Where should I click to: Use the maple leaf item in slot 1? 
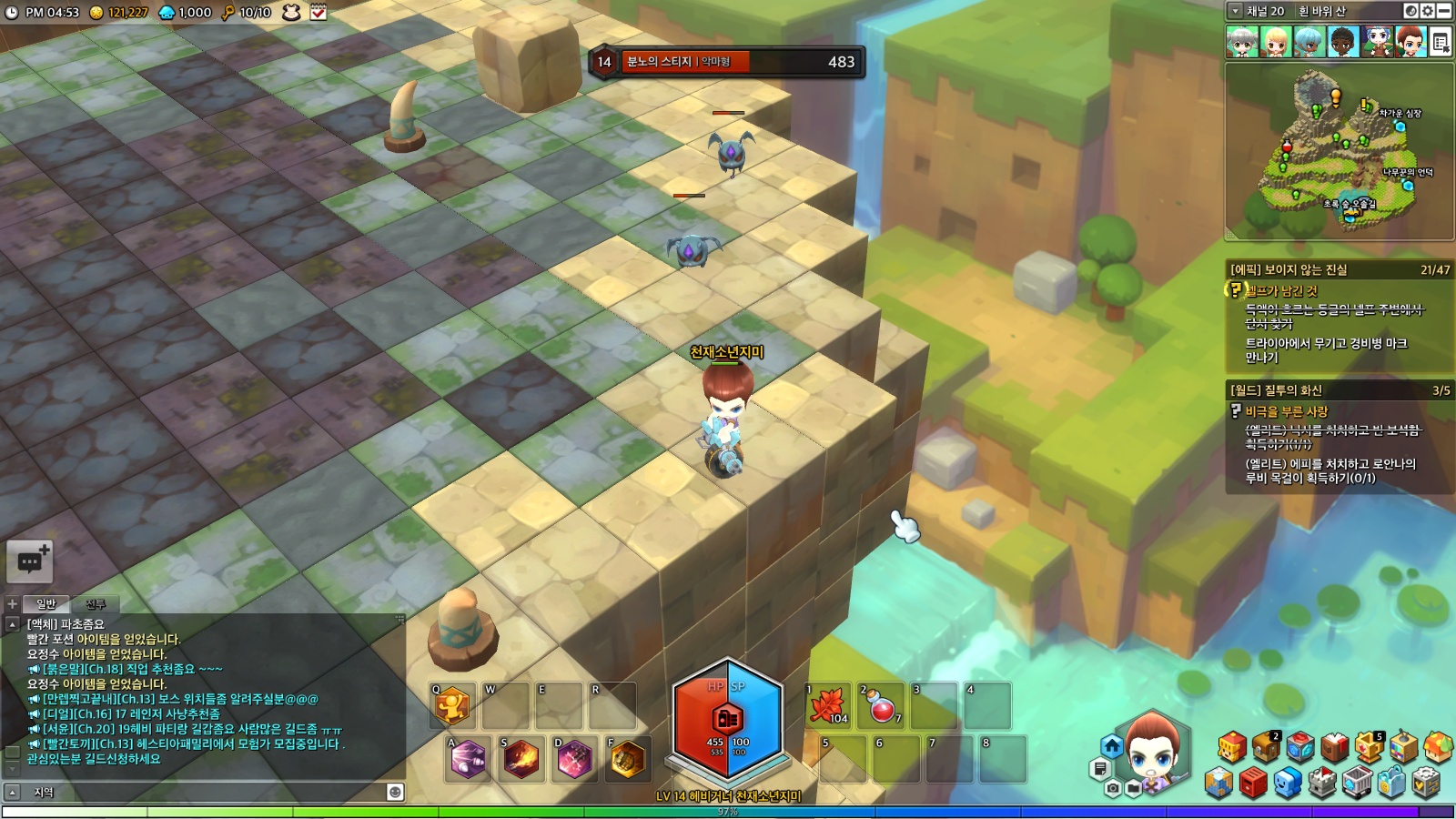828,706
